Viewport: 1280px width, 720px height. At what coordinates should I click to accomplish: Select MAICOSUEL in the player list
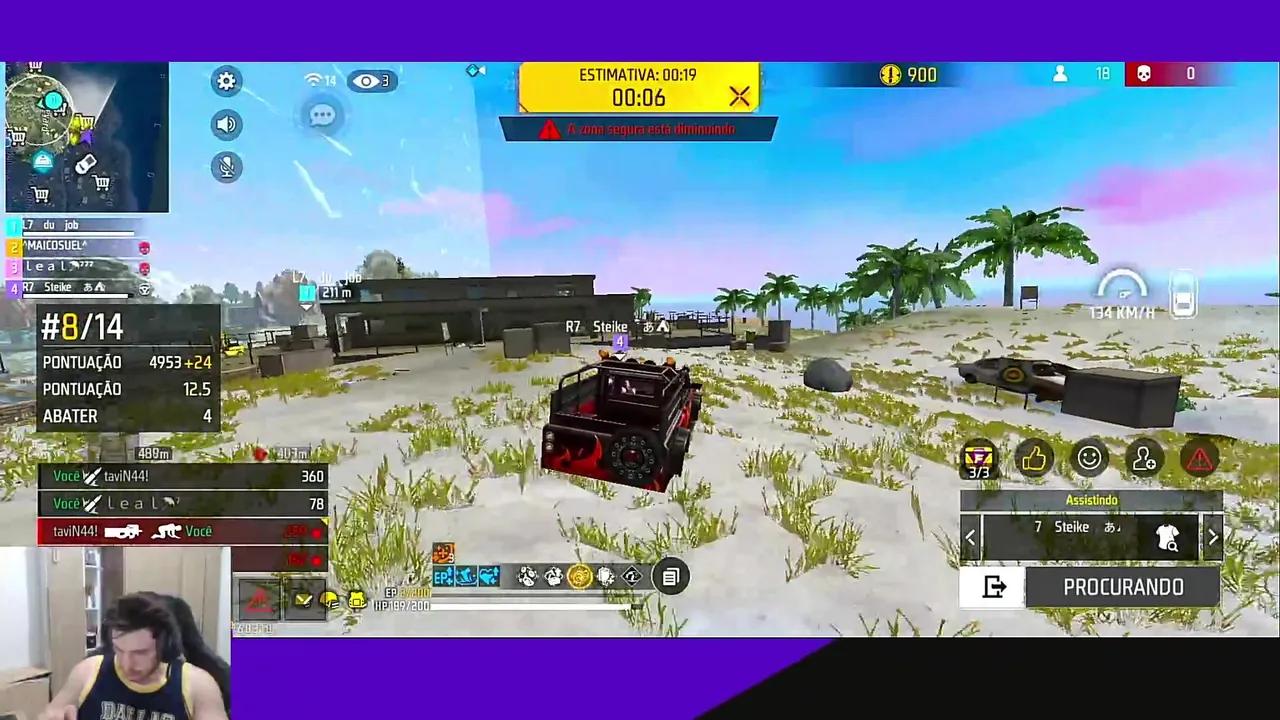tap(55, 245)
